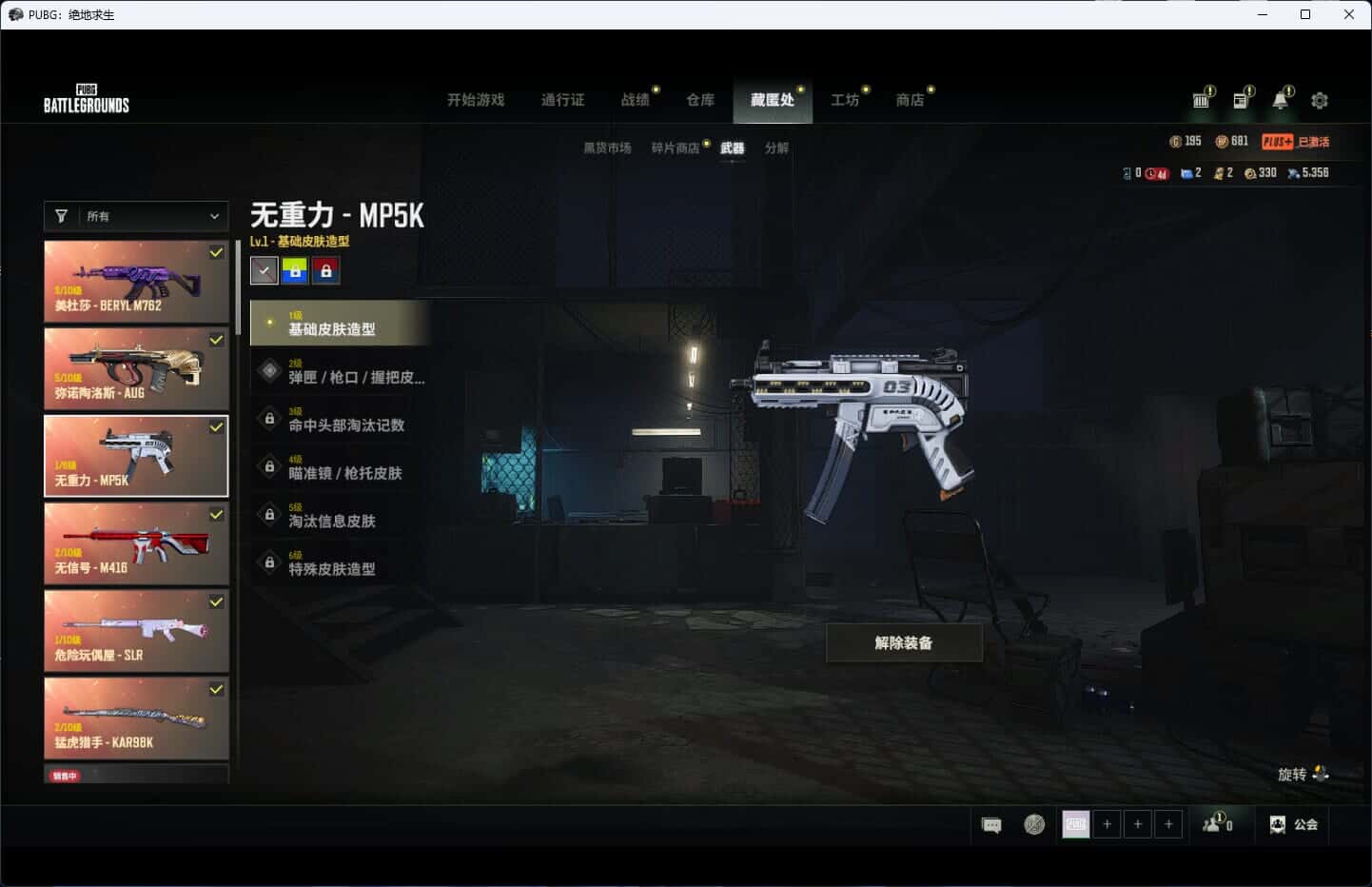Click the 解除装备 unequip button
Image resolution: width=1372 pixels, height=887 pixels.
[904, 643]
